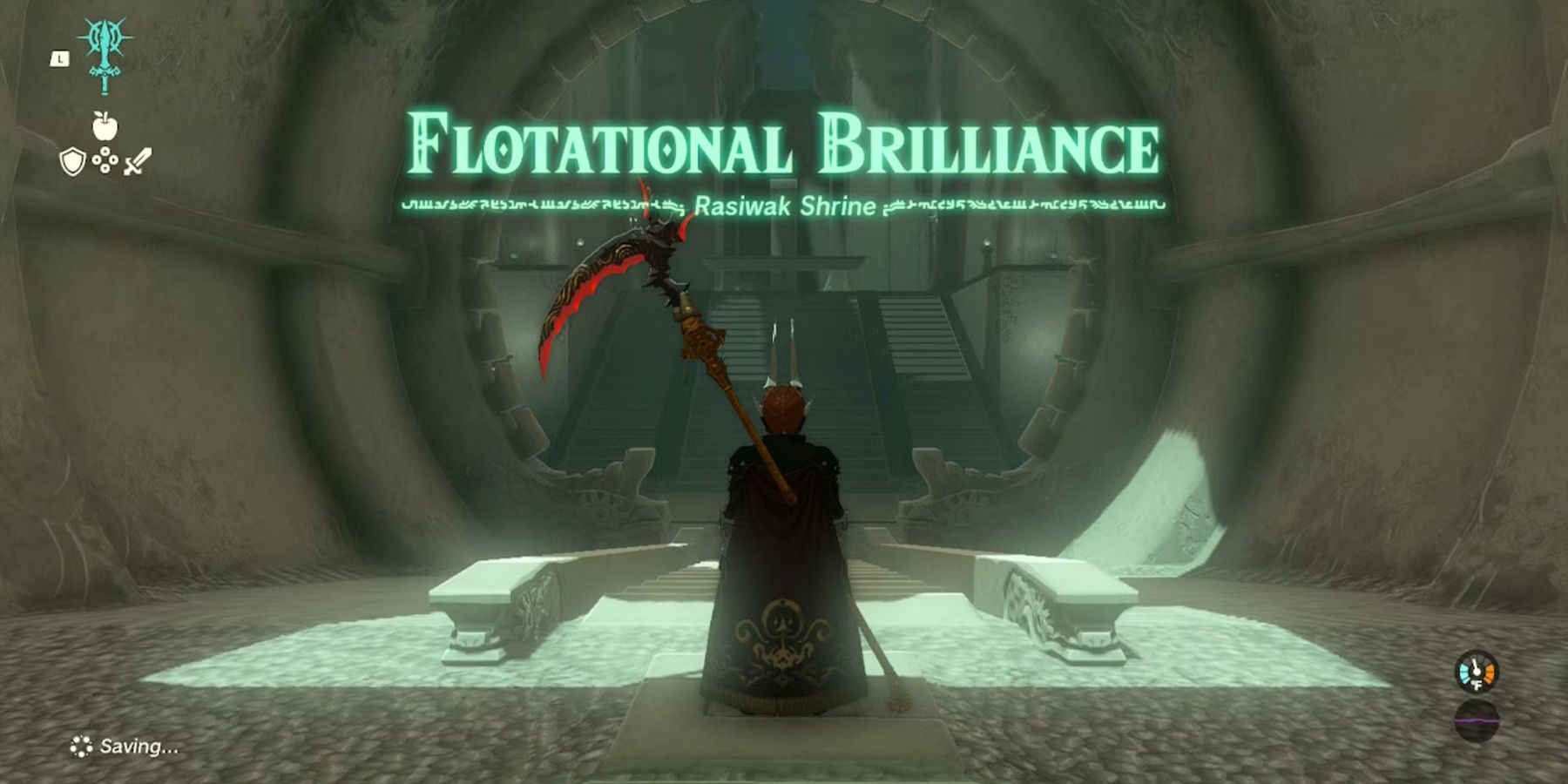
Task: Click the d-pad icon between shield and sword
Action: click(x=105, y=159)
